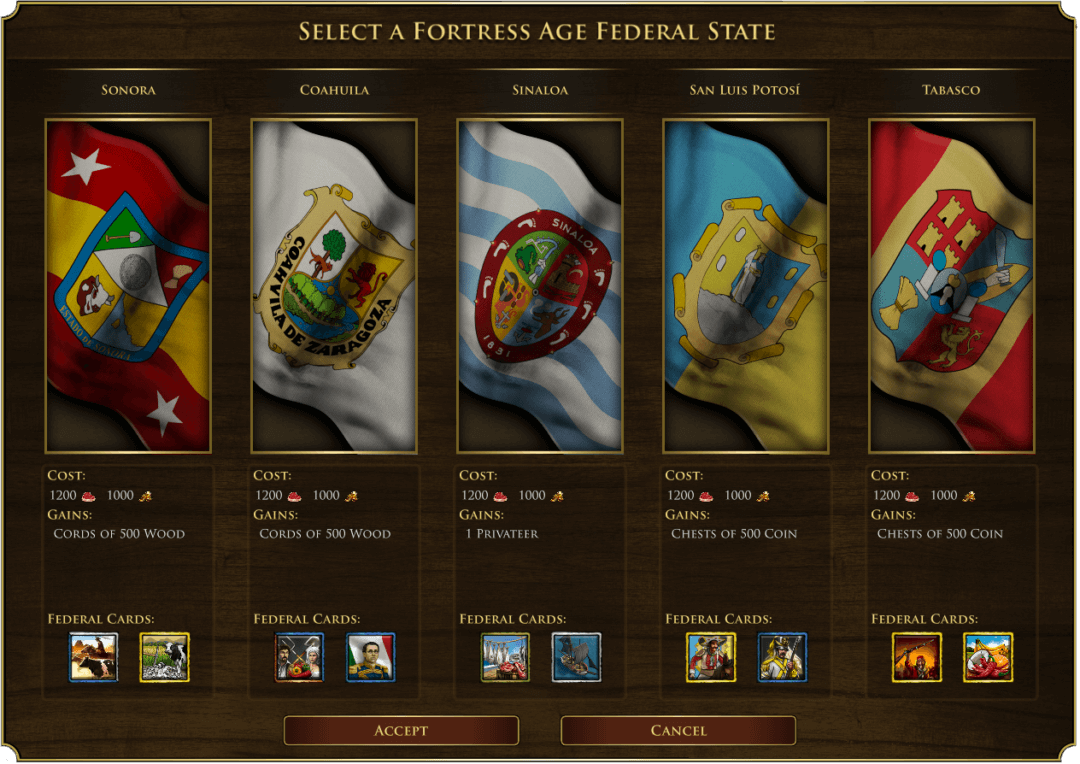Choose the Tabasco state flag
1080x764 pixels.
(952, 286)
